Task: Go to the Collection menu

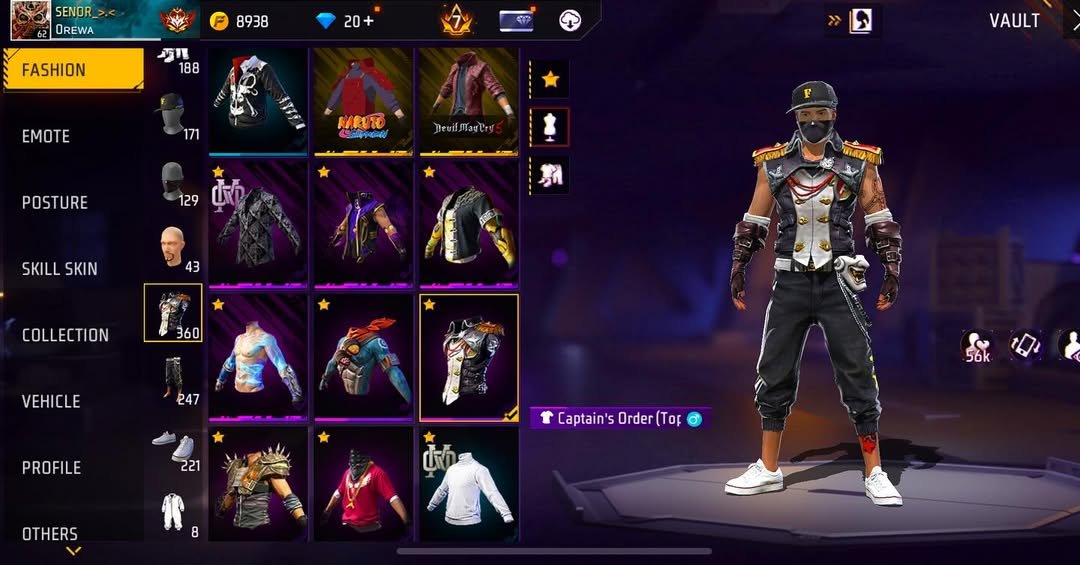Action: click(65, 335)
